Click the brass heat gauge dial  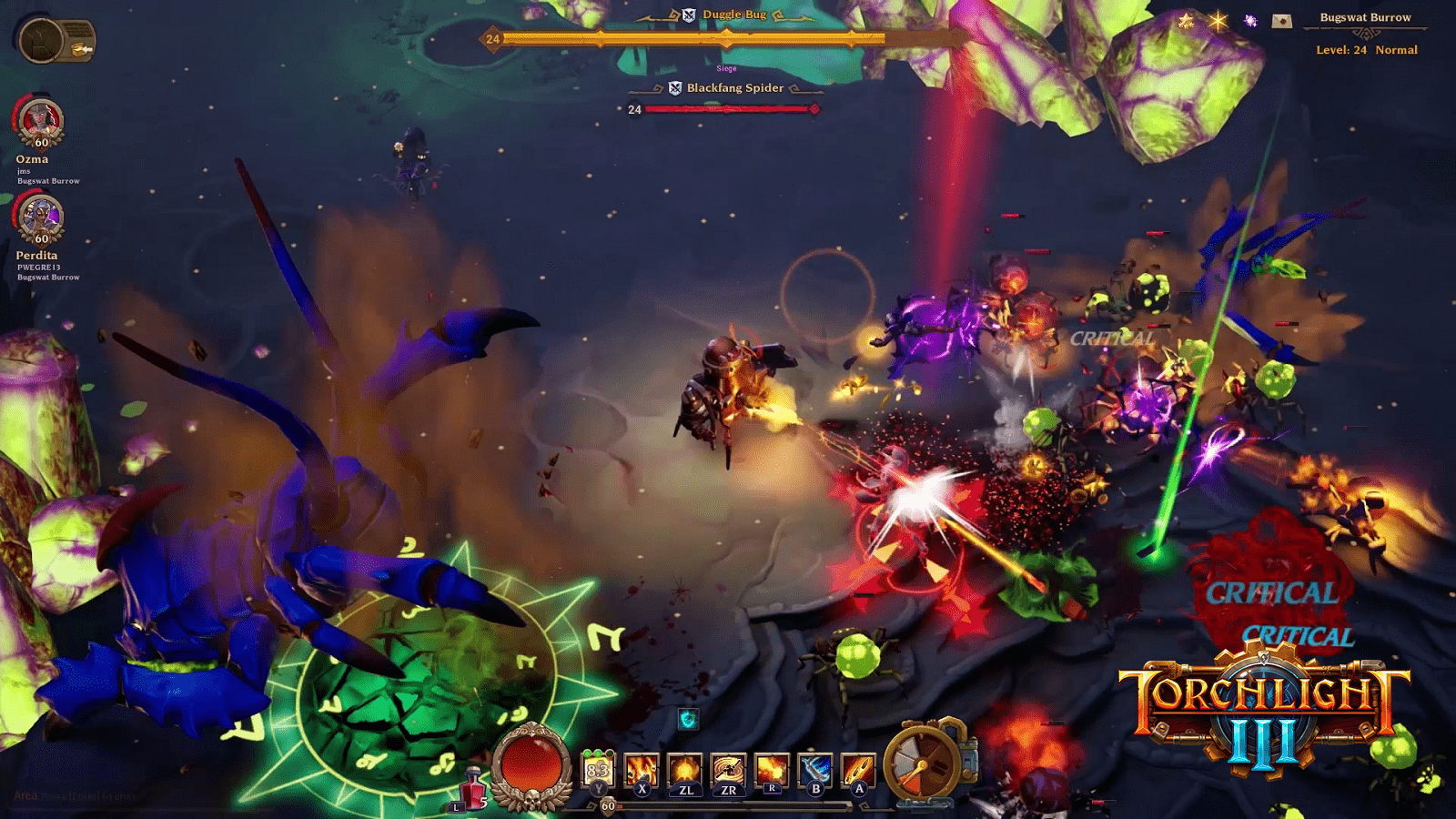click(x=924, y=762)
